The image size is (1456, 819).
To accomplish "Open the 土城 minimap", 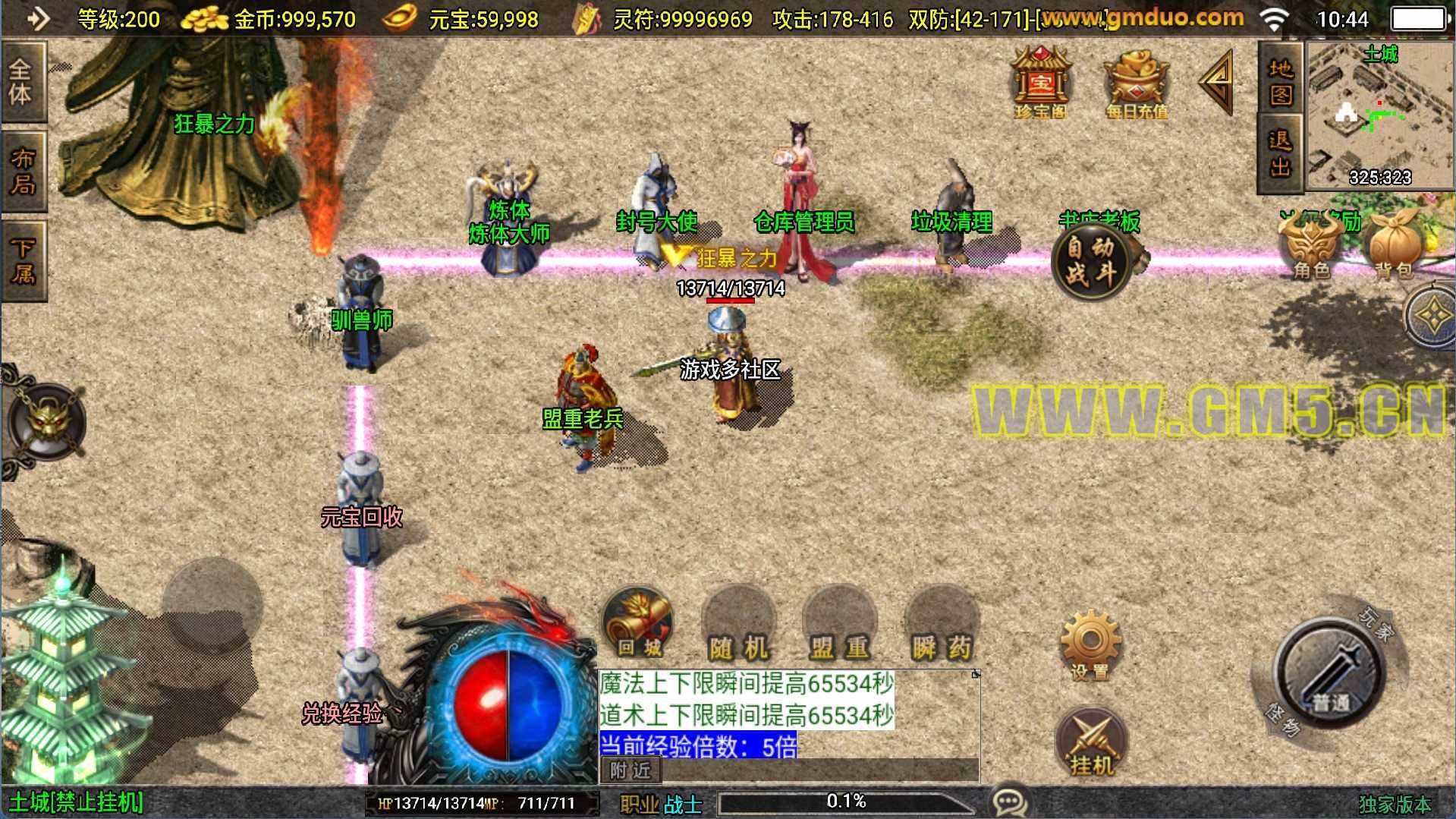I will tap(1379, 114).
